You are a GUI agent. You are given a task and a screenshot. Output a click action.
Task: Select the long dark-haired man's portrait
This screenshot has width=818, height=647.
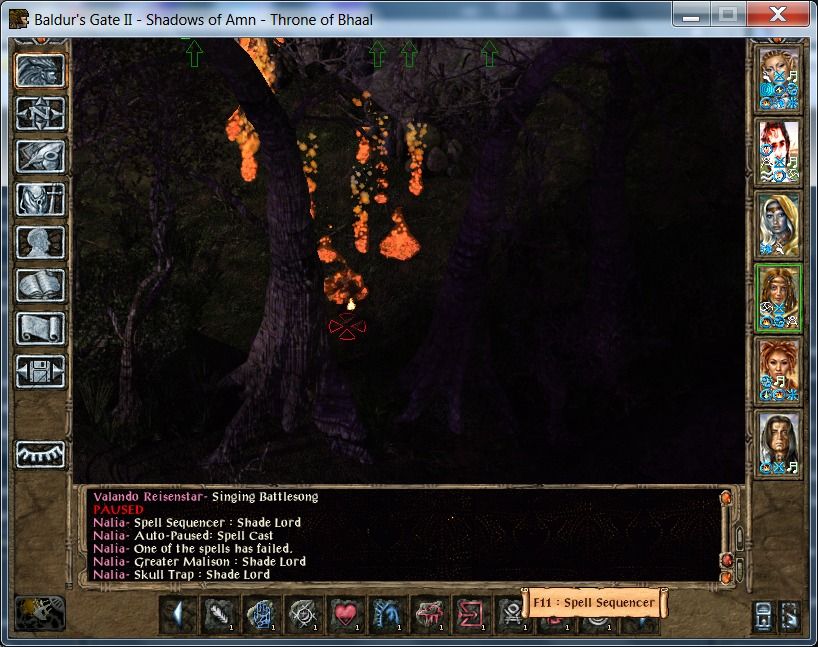[778, 443]
